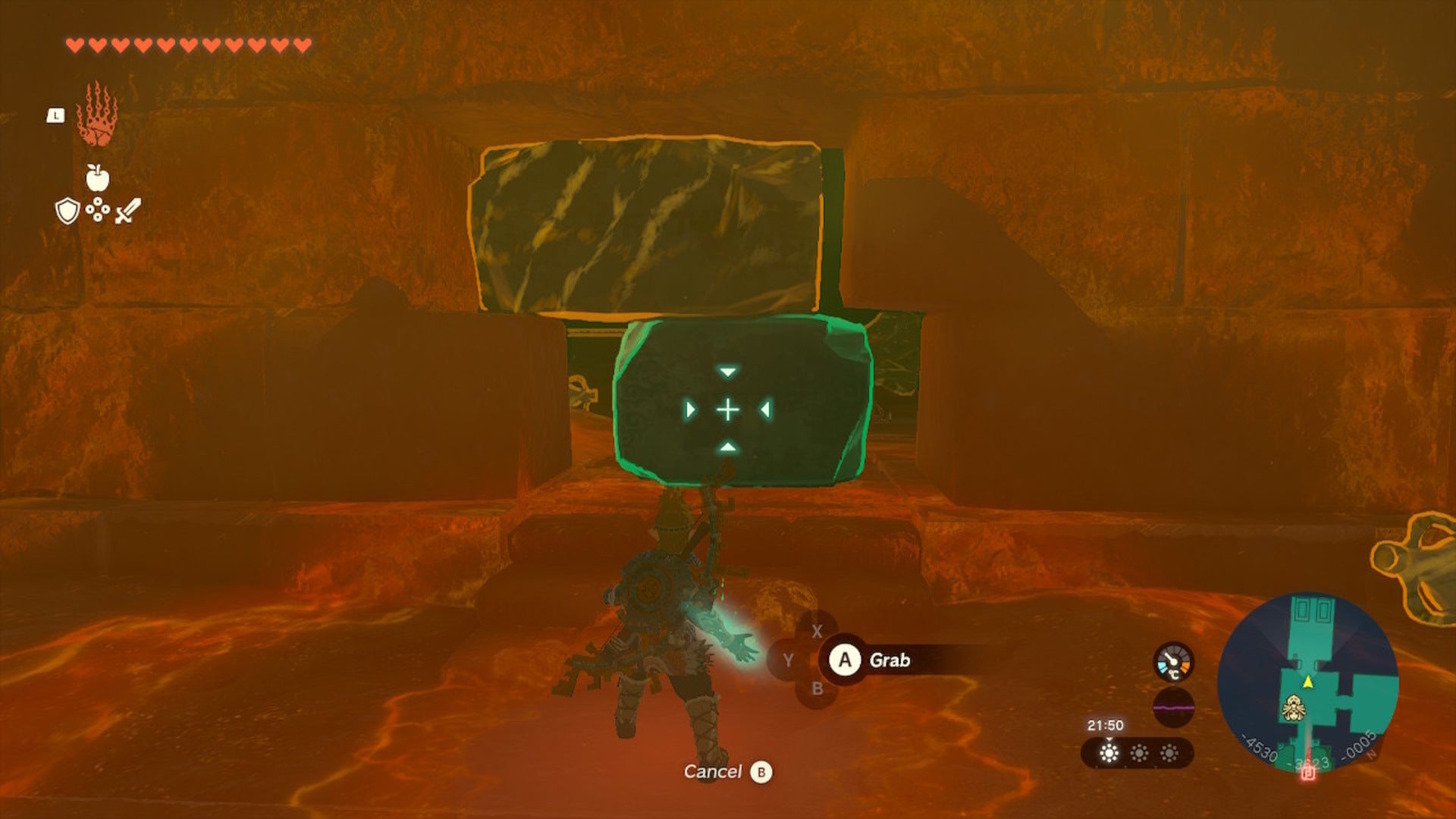This screenshot has width=1456, height=819.
Task: Toggle the second sunlight brightness pip
Action: [1139, 753]
